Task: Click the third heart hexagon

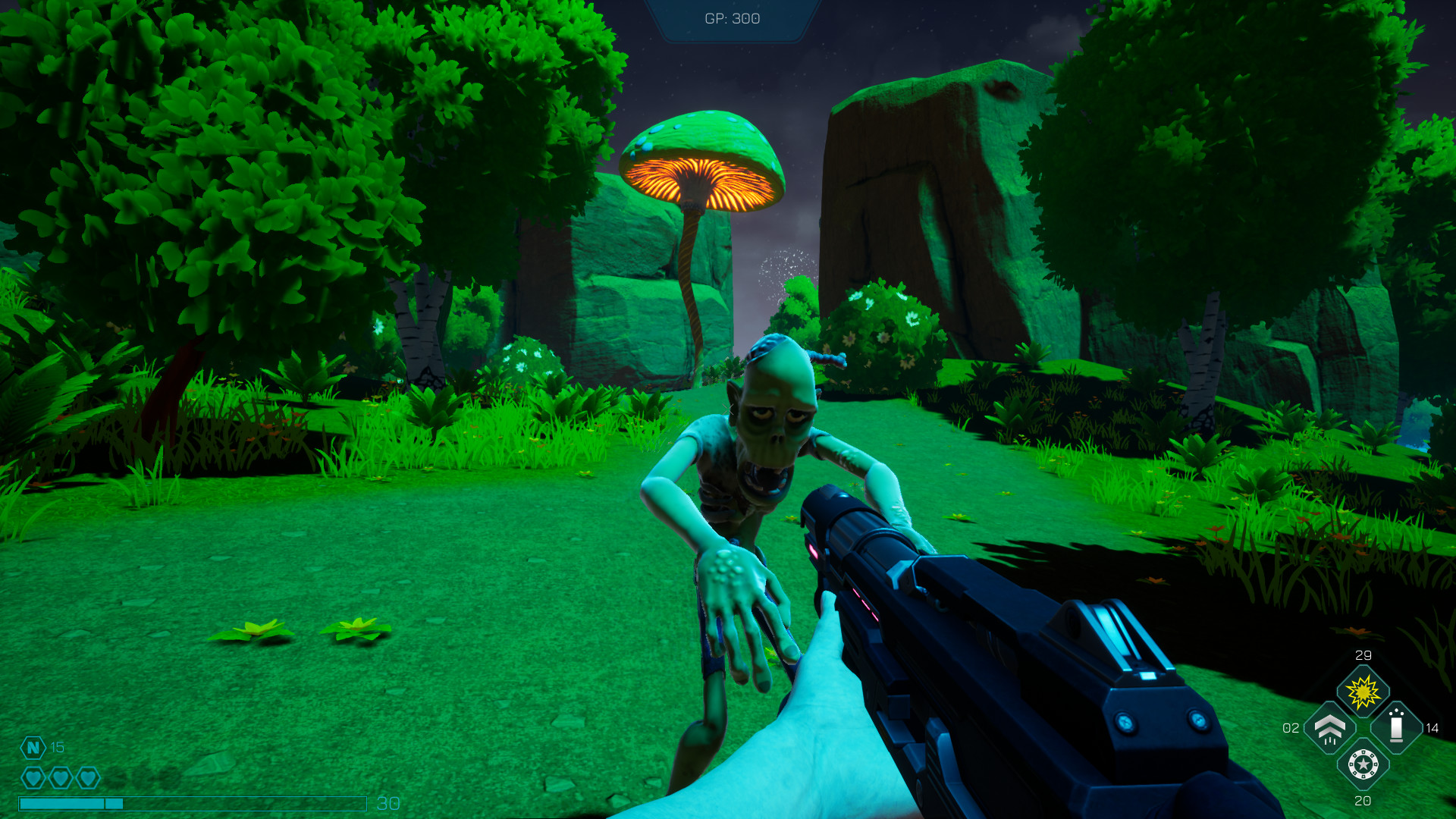Action: click(88, 777)
